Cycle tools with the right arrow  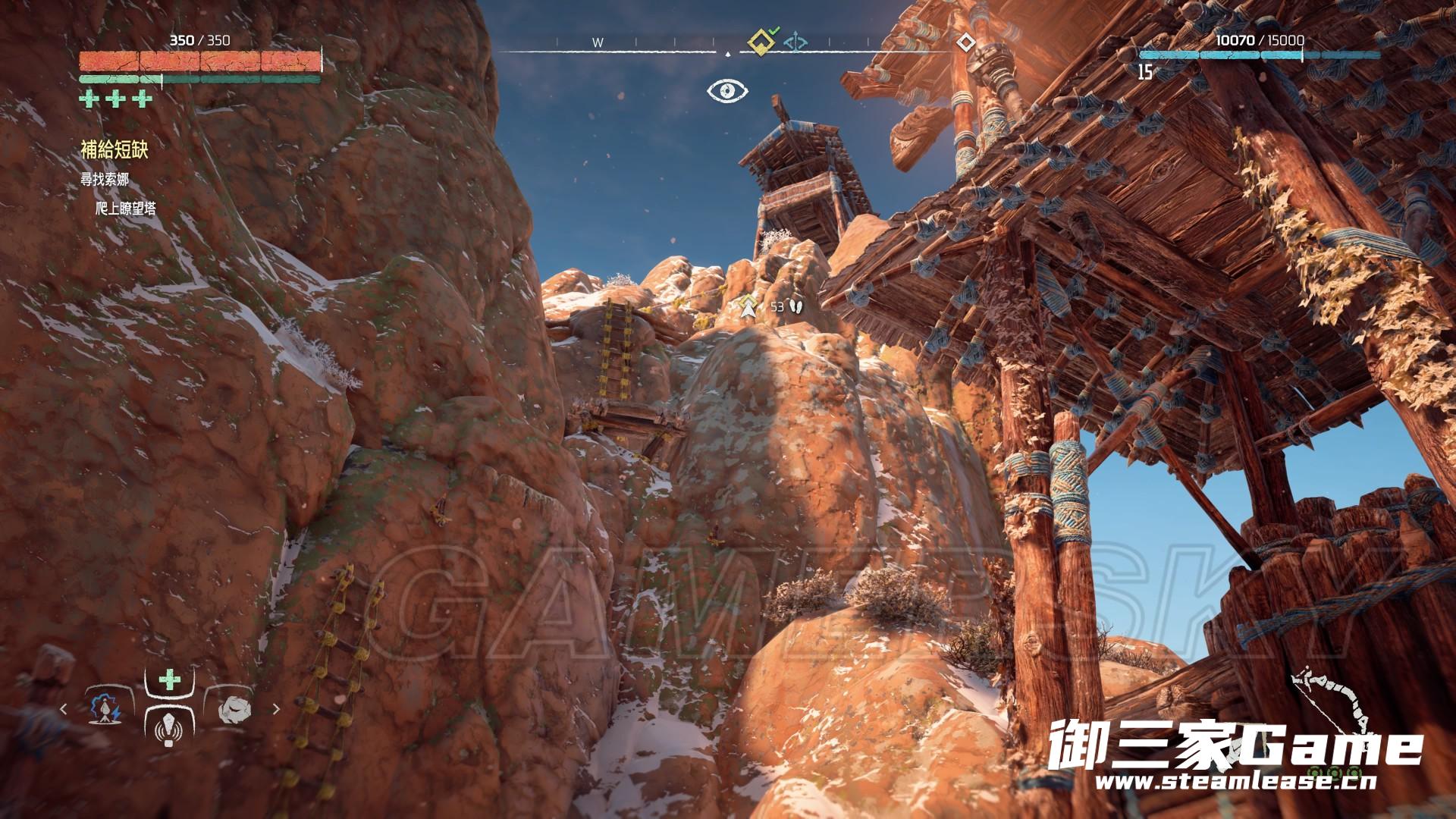click(276, 709)
